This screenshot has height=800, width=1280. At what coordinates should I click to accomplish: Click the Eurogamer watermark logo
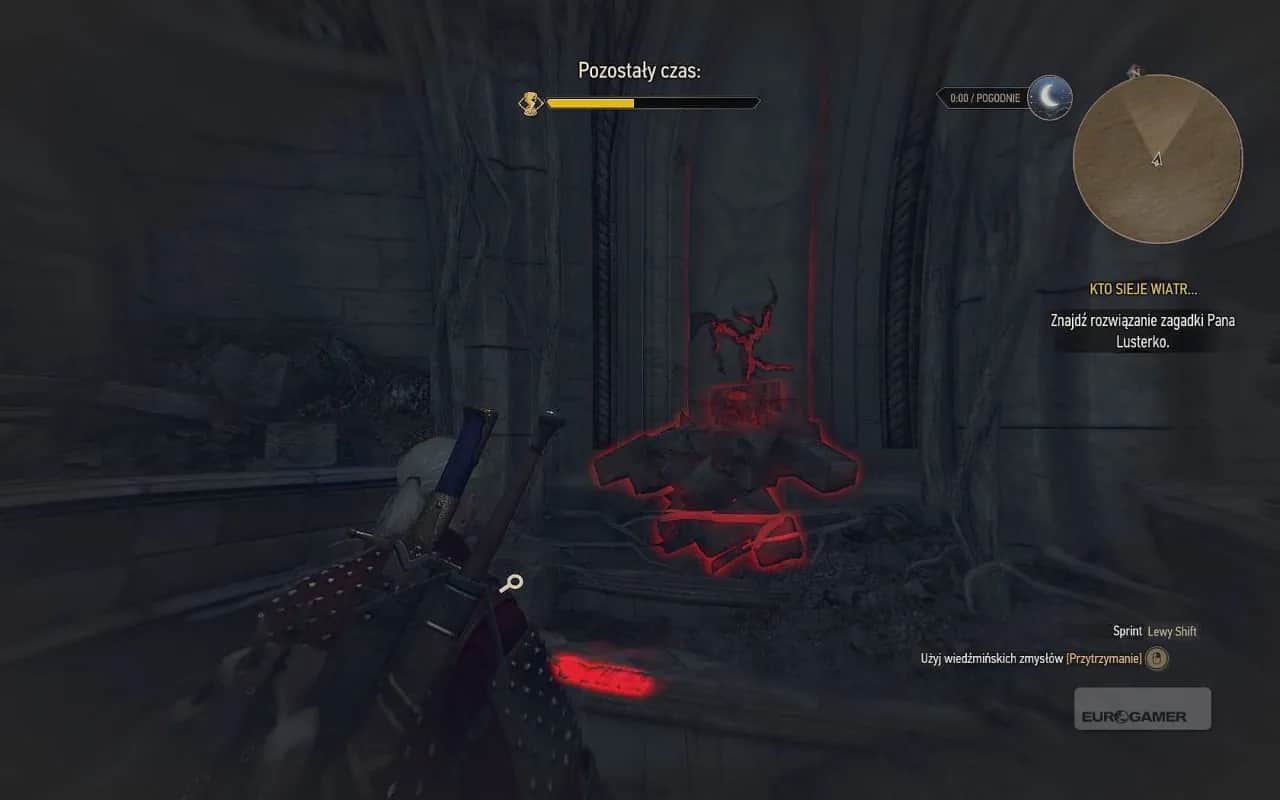click(x=1142, y=709)
